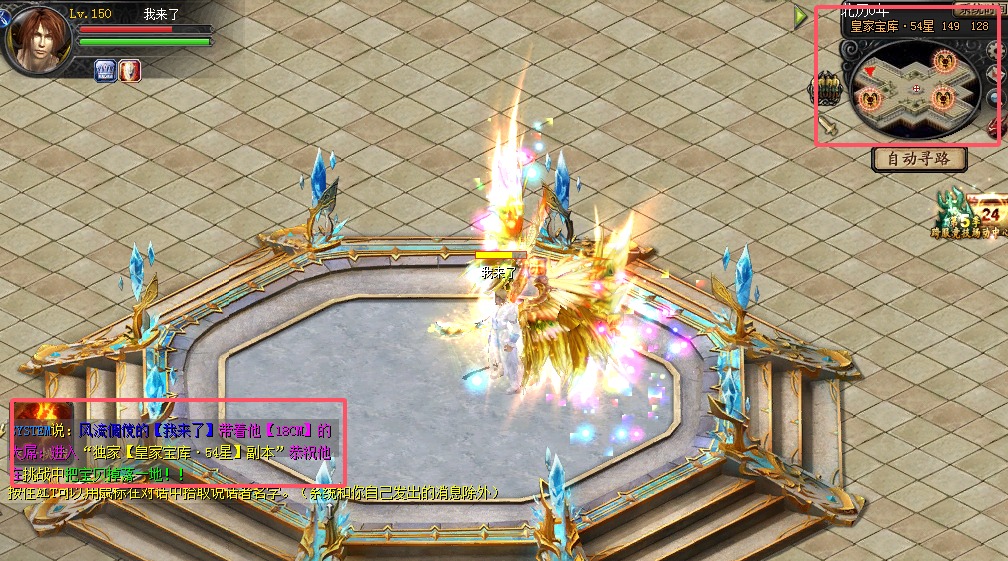Click the player portrait of 我来了
Image resolution: width=1008 pixels, height=561 pixels.
(36, 38)
